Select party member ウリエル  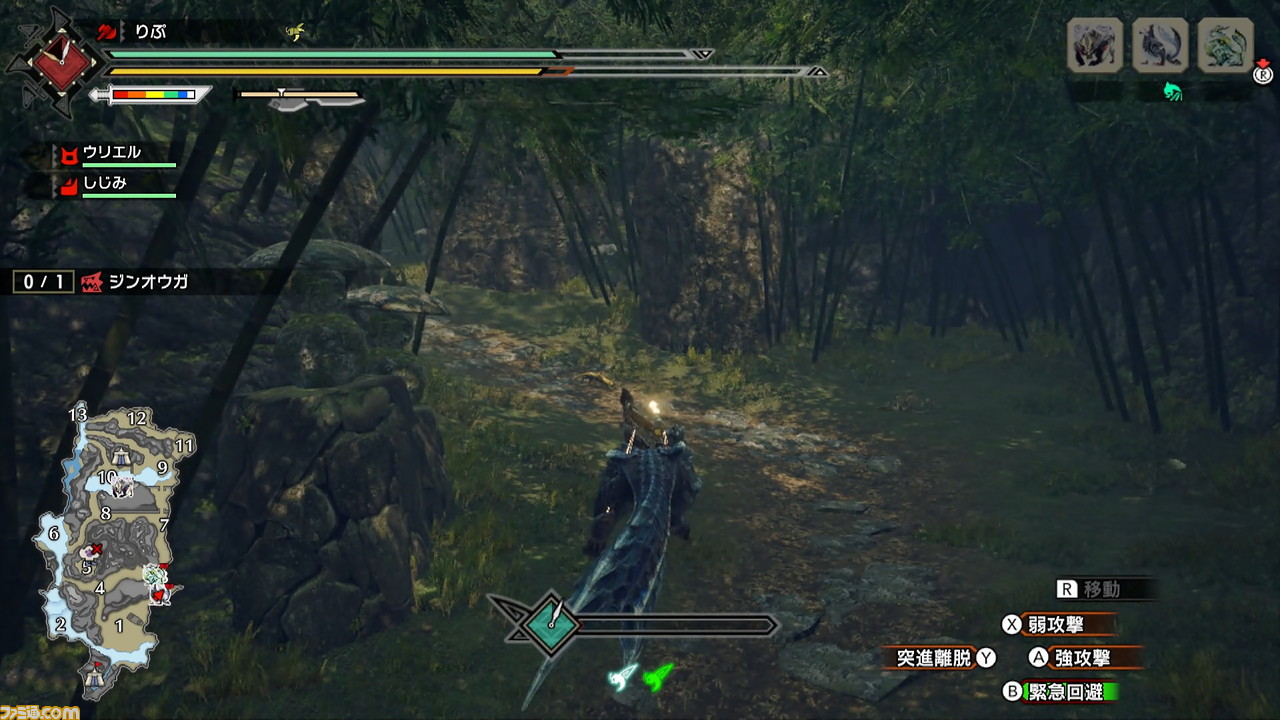pyautogui.click(x=112, y=153)
